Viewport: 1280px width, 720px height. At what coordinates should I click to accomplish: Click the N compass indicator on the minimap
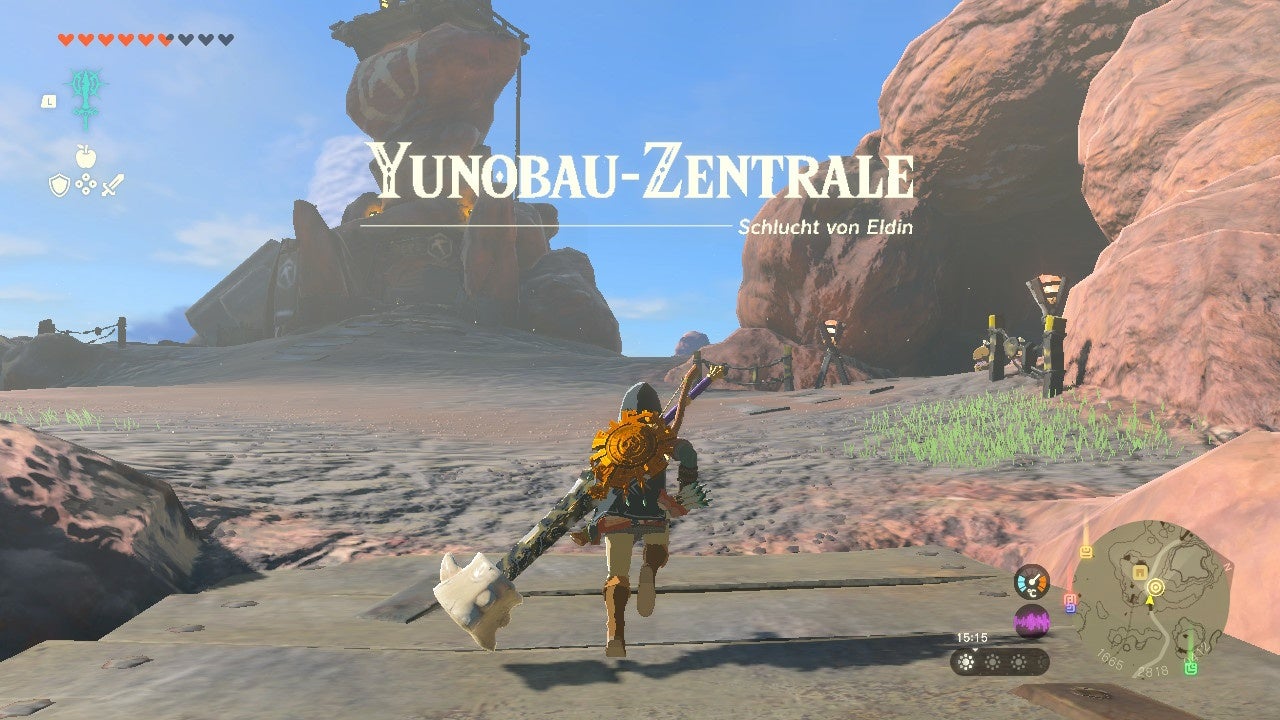(x=1227, y=566)
